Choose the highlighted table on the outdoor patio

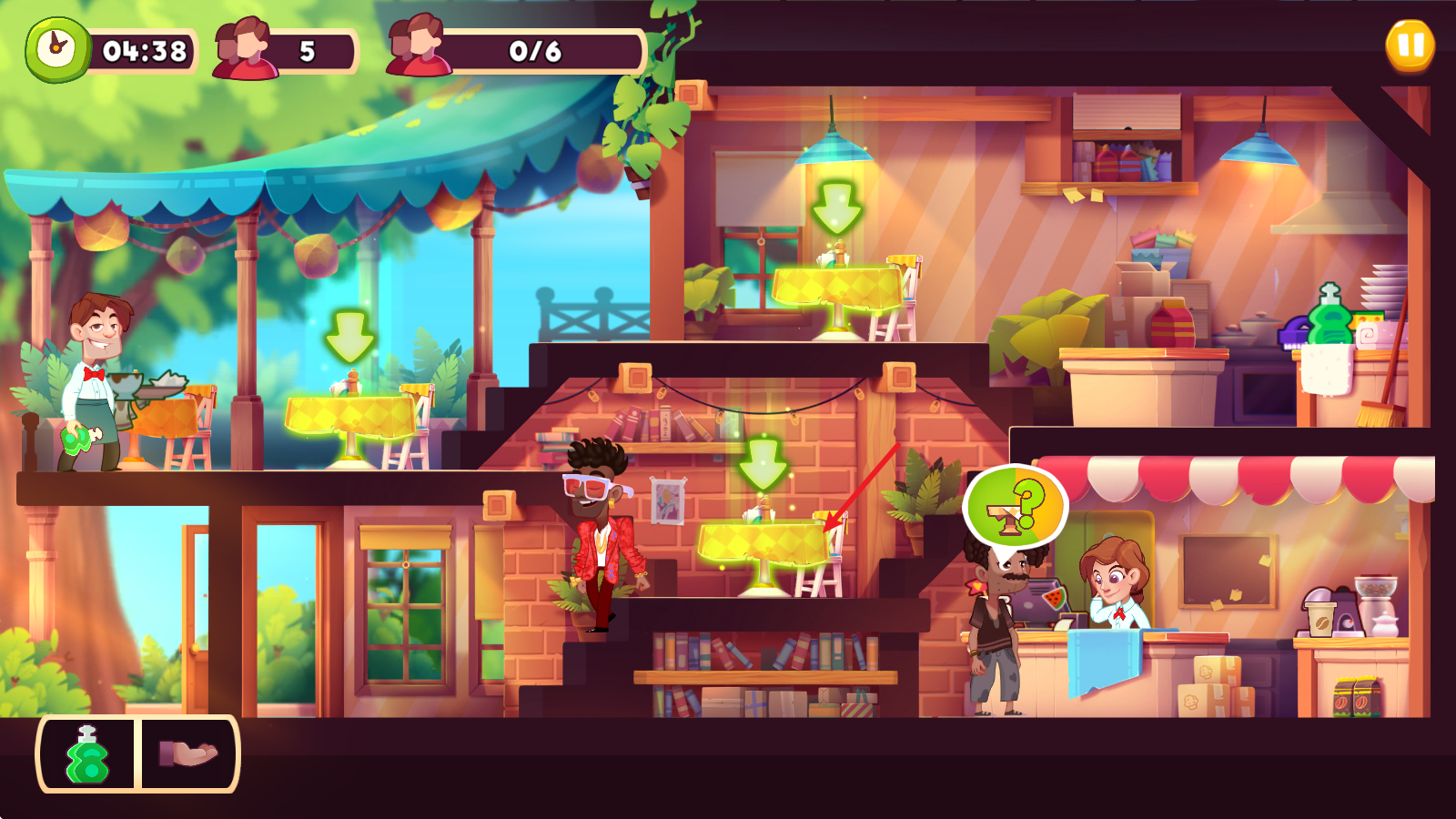[350, 418]
